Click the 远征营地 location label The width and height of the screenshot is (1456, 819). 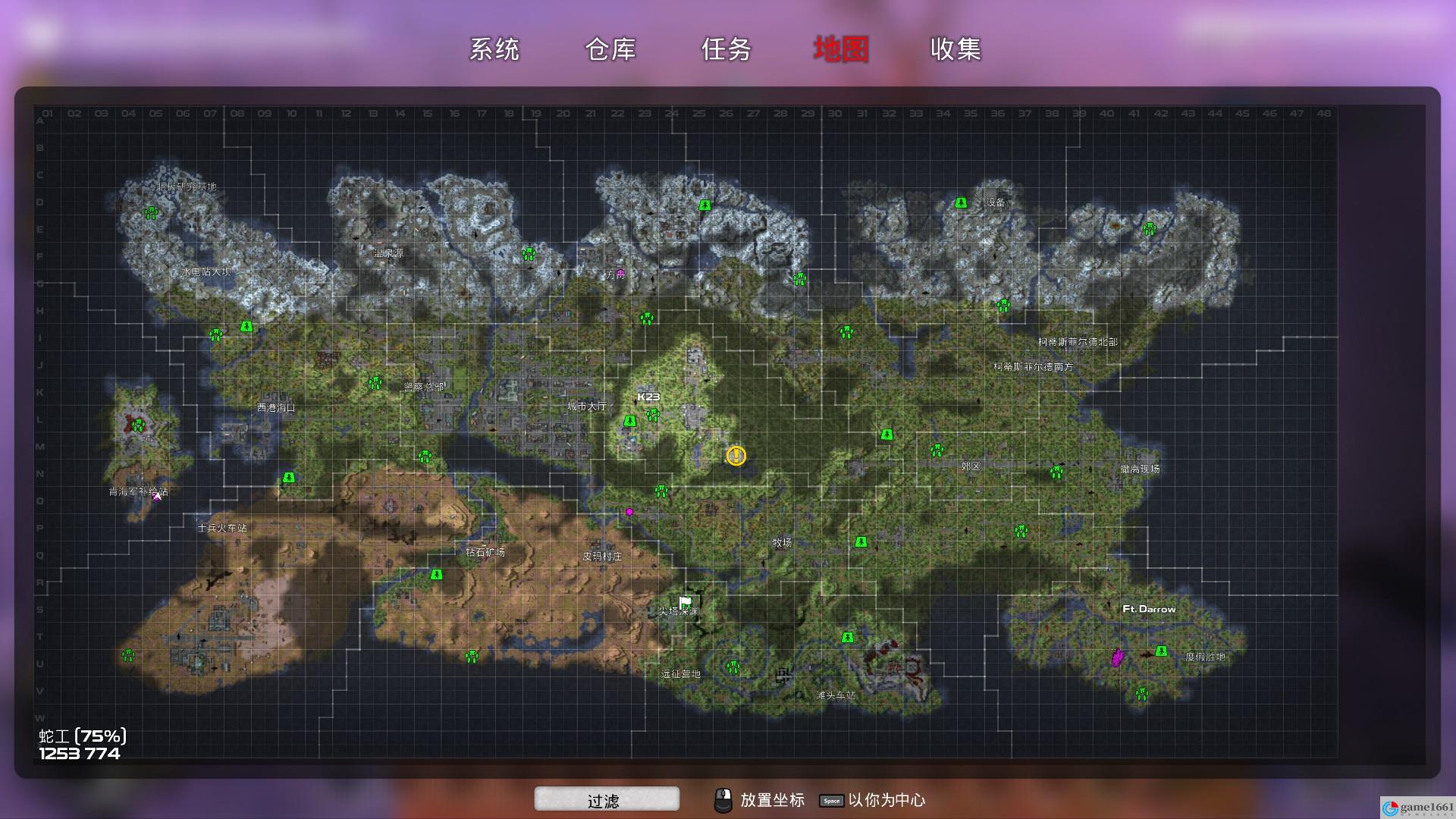pyautogui.click(x=680, y=673)
